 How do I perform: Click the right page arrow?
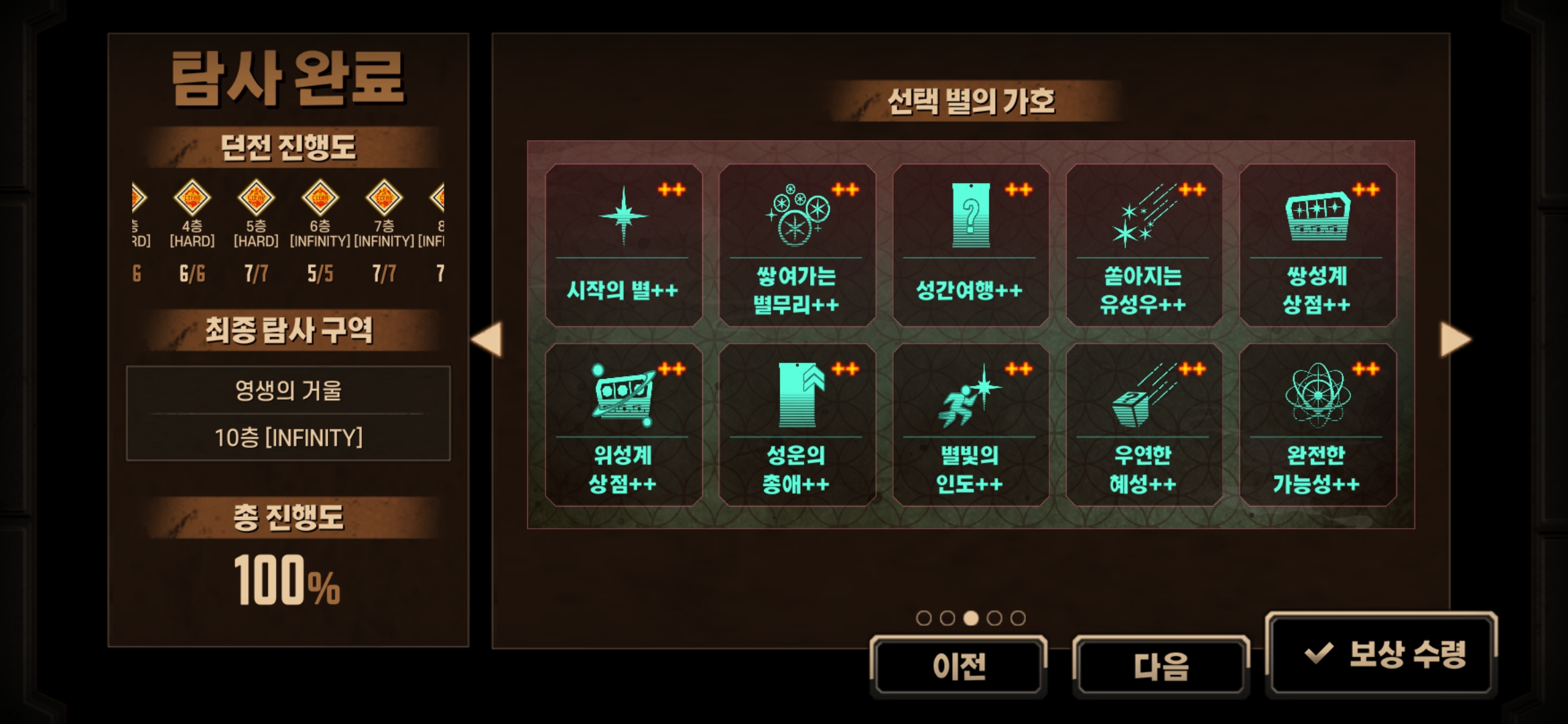(1455, 339)
